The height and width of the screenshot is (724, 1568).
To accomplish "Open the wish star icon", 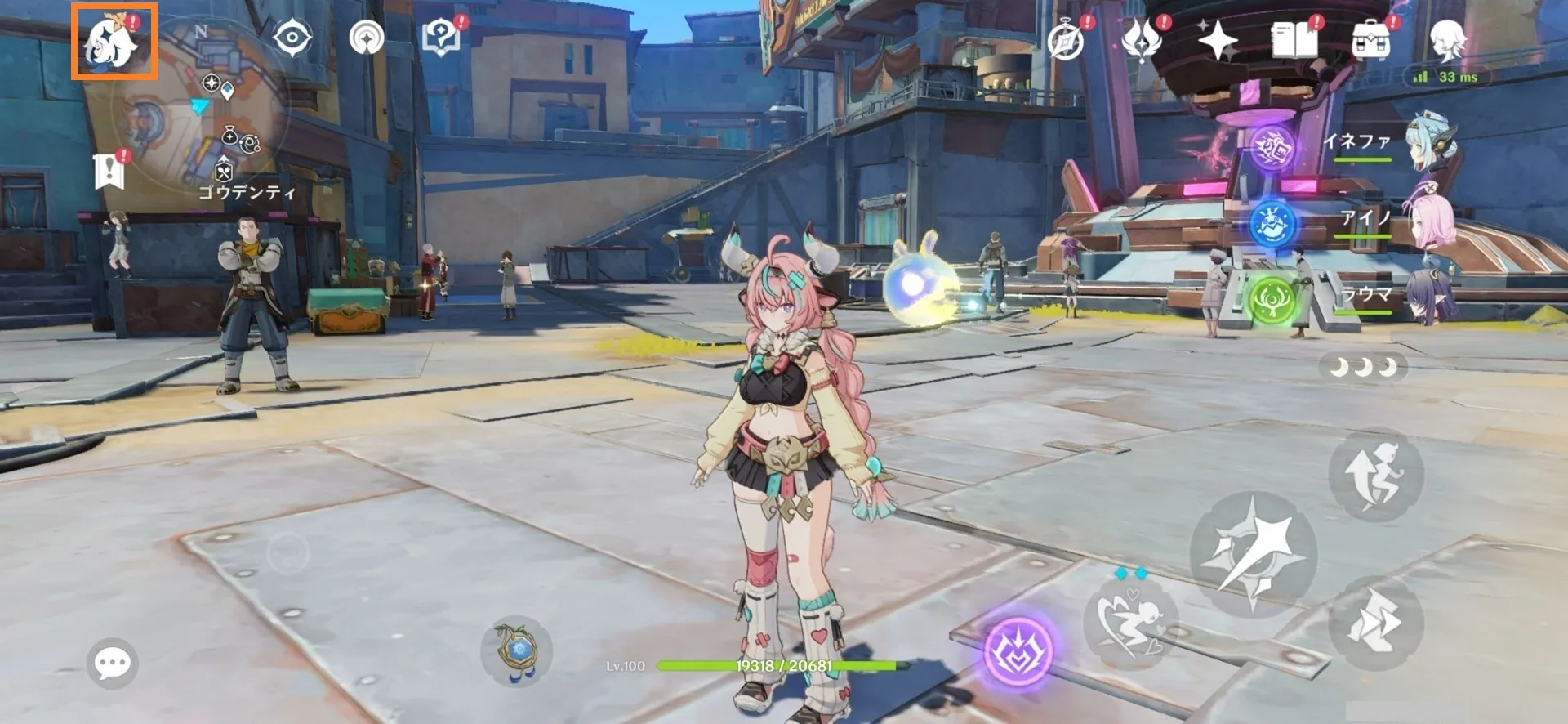I will 1217,39.
